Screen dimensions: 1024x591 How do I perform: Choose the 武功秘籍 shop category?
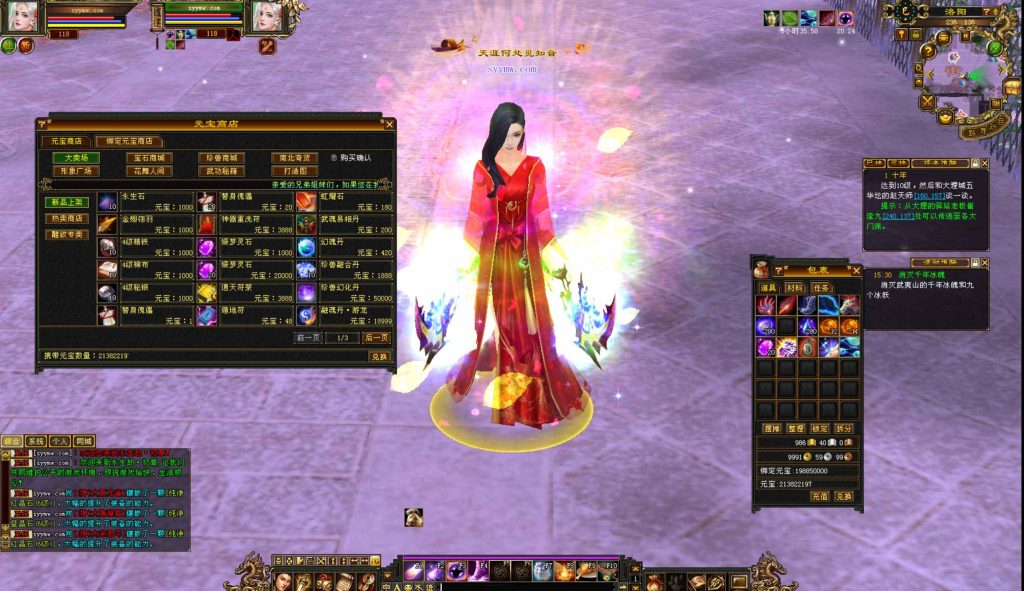point(222,171)
